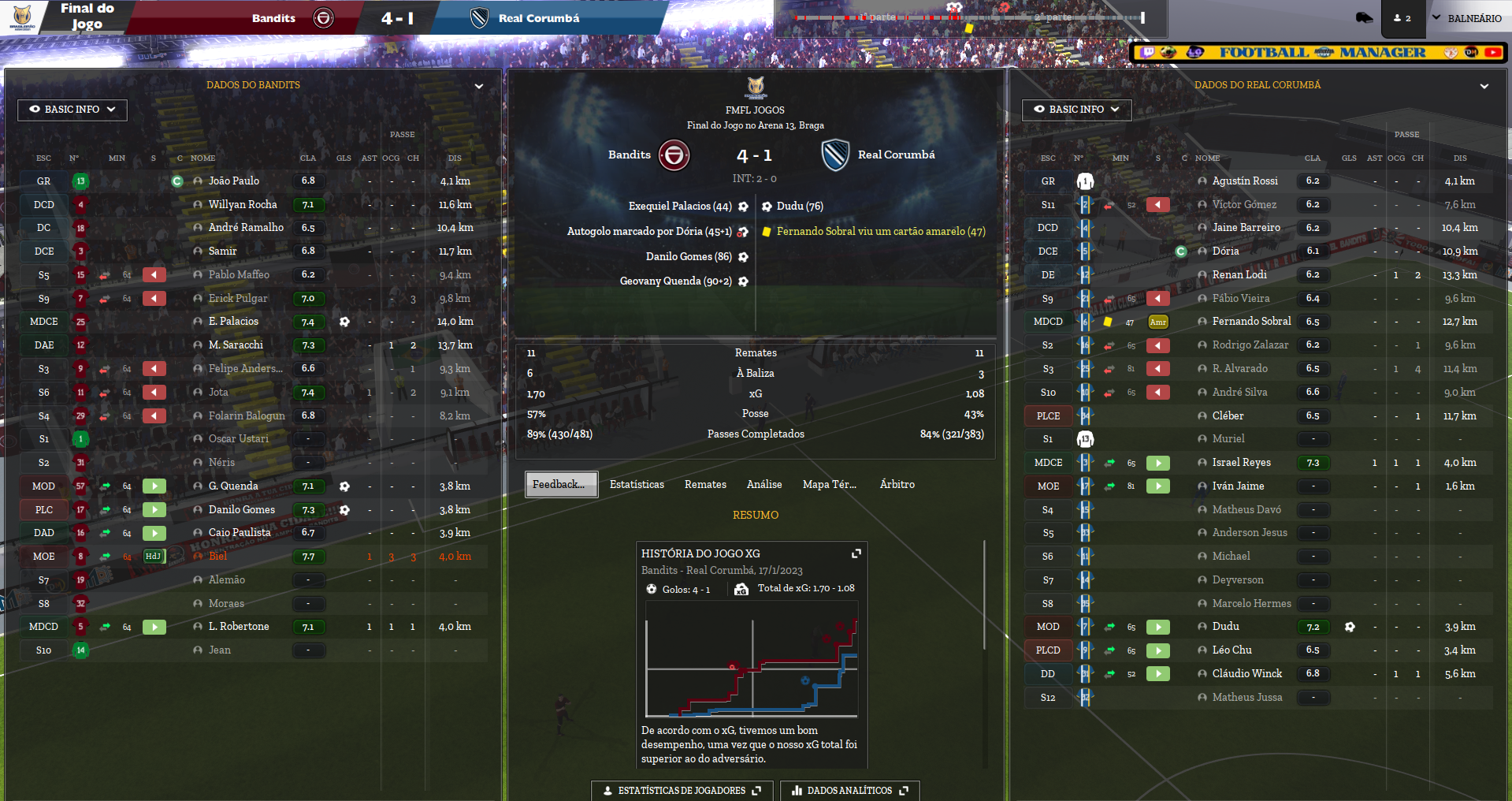Screen dimensions: 1512x801
Task: Open Bandits Basic Info dropdown
Action: tap(72, 110)
